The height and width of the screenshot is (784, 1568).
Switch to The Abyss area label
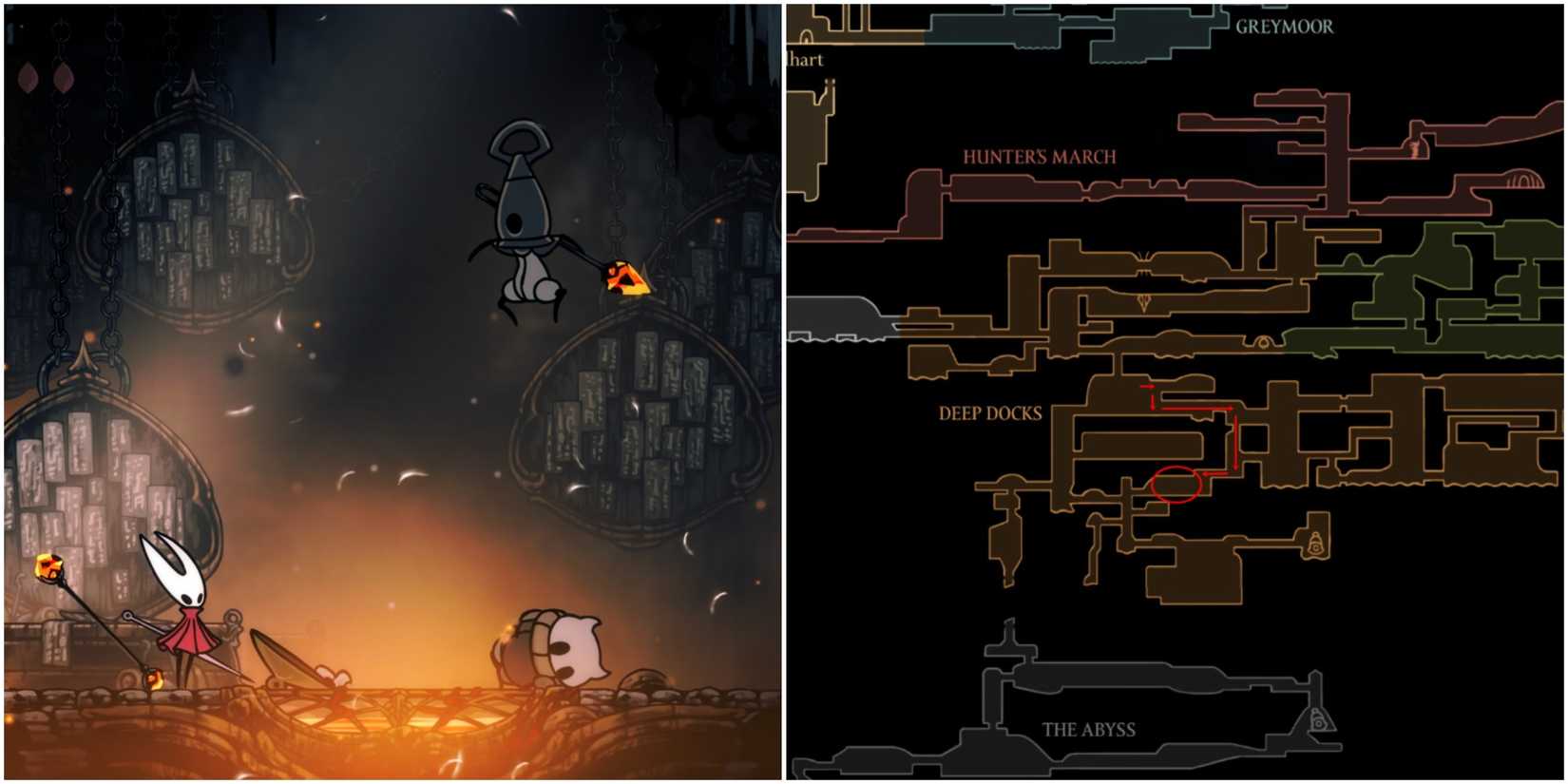[x=1091, y=730]
